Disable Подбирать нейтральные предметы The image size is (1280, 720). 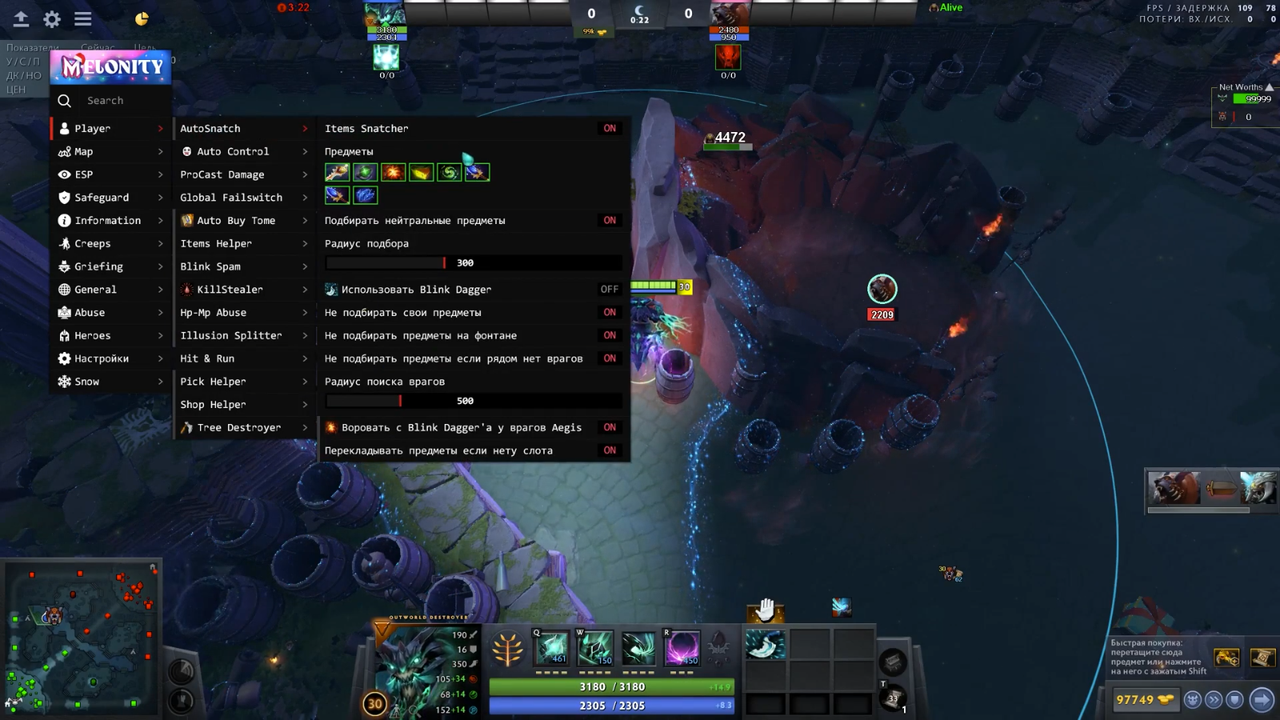click(x=610, y=220)
